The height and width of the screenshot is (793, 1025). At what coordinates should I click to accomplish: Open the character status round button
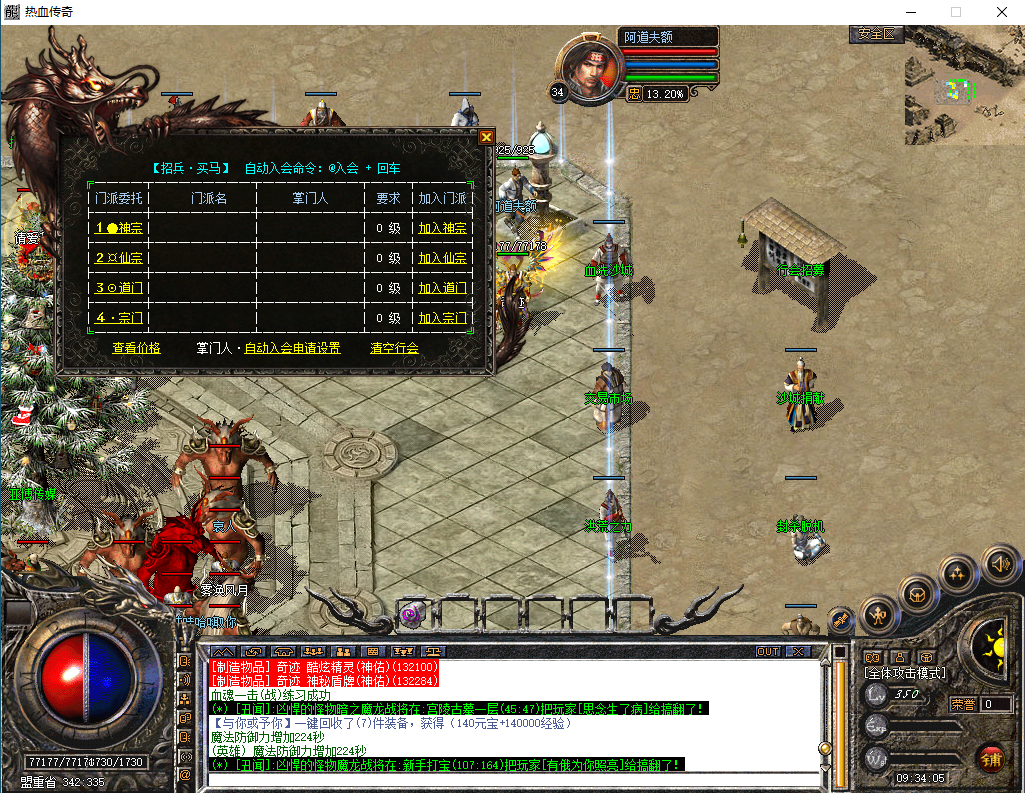coord(878,611)
